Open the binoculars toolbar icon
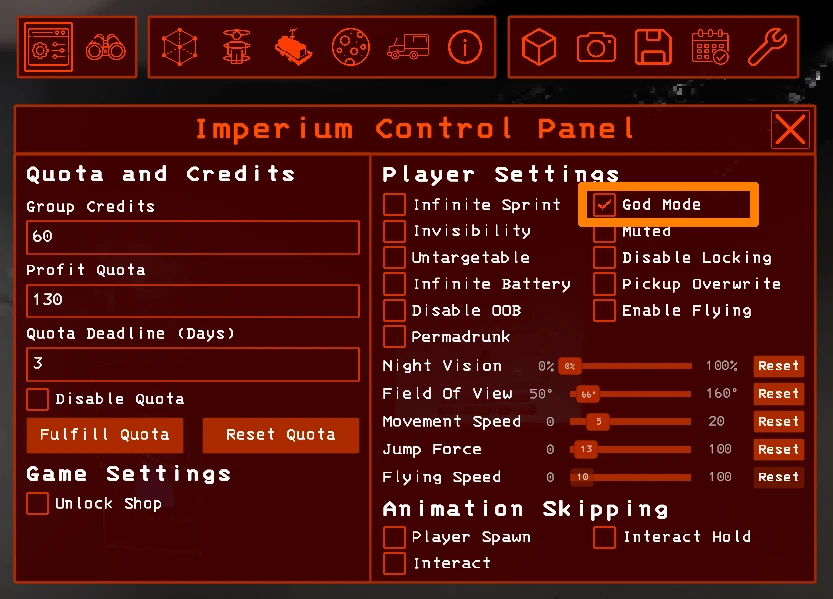The width and height of the screenshot is (833, 599). [103, 46]
